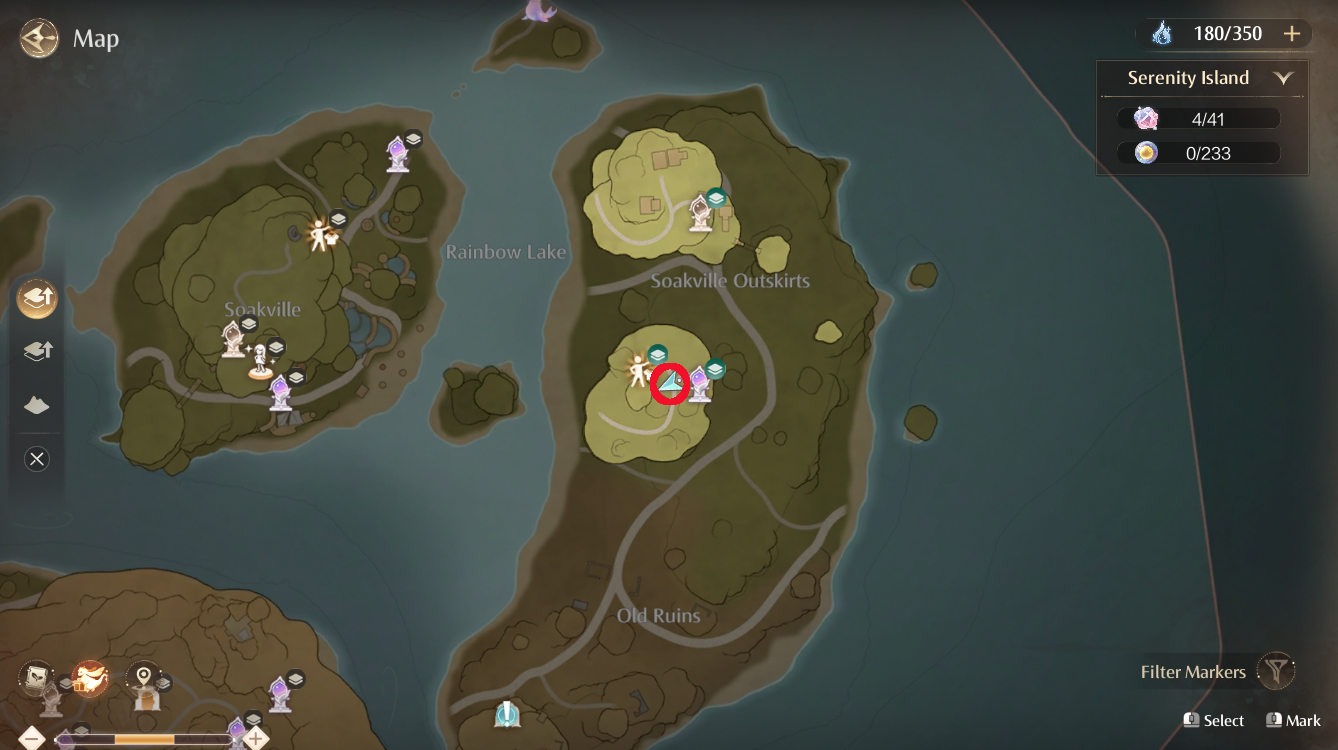This screenshot has height=750, width=1338.
Task: Select the highlighted upper floor layer icon
Action: 37,298
